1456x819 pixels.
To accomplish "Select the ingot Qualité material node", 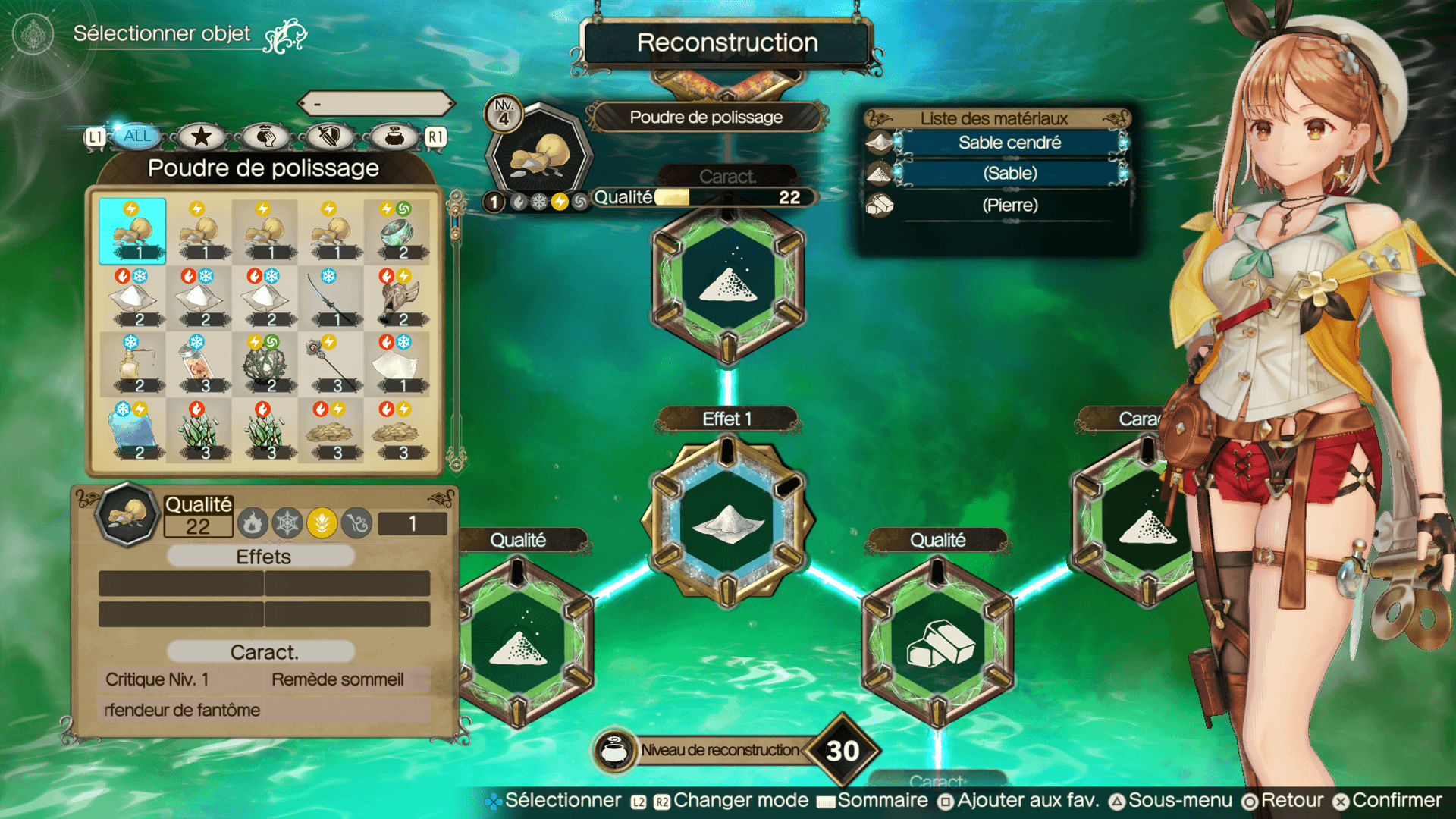I will (938, 643).
